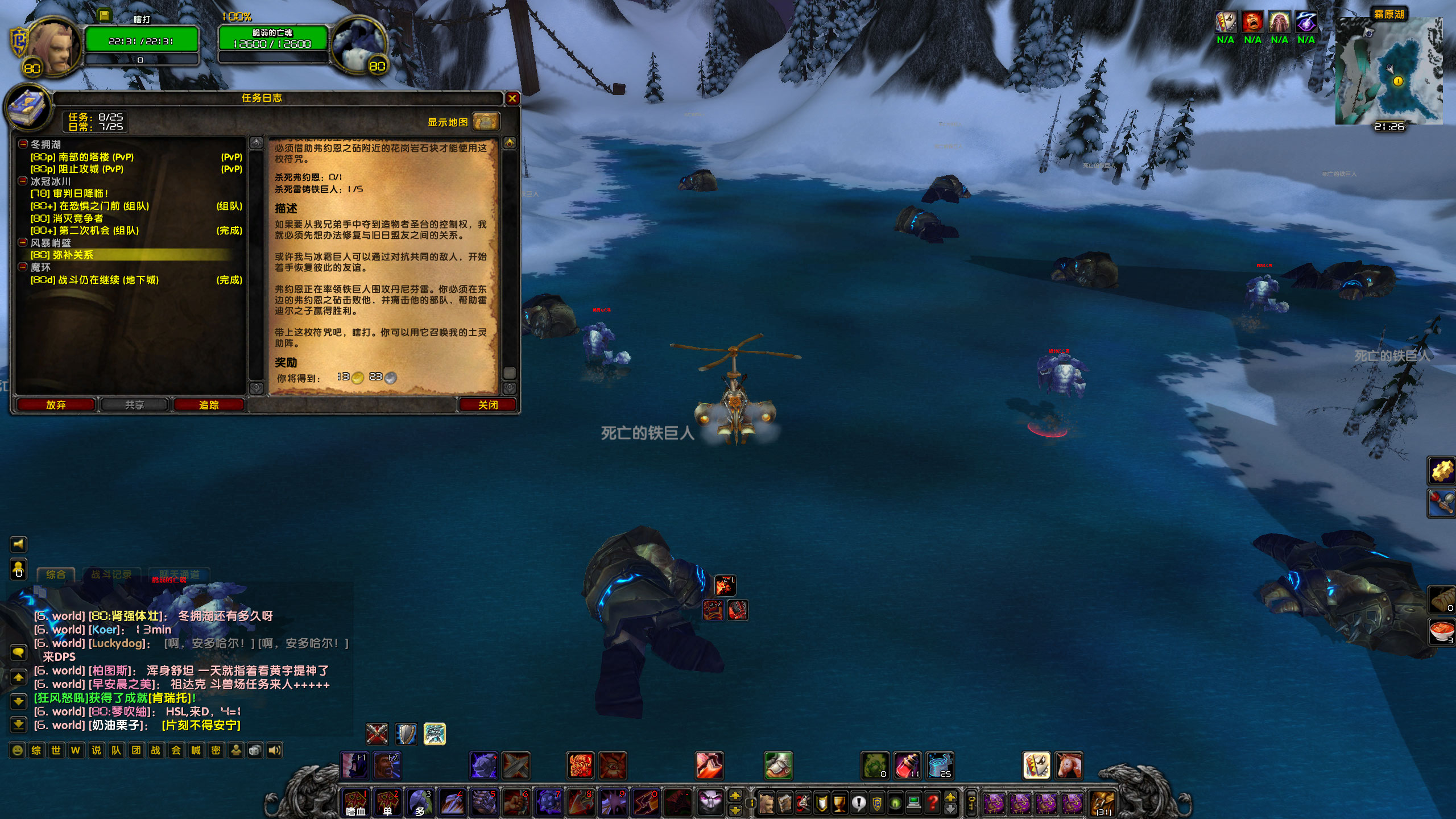This screenshot has height=819, width=1456.
Task: Collapse the 冬拥湖 quest category
Action: (x=24, y=144)
